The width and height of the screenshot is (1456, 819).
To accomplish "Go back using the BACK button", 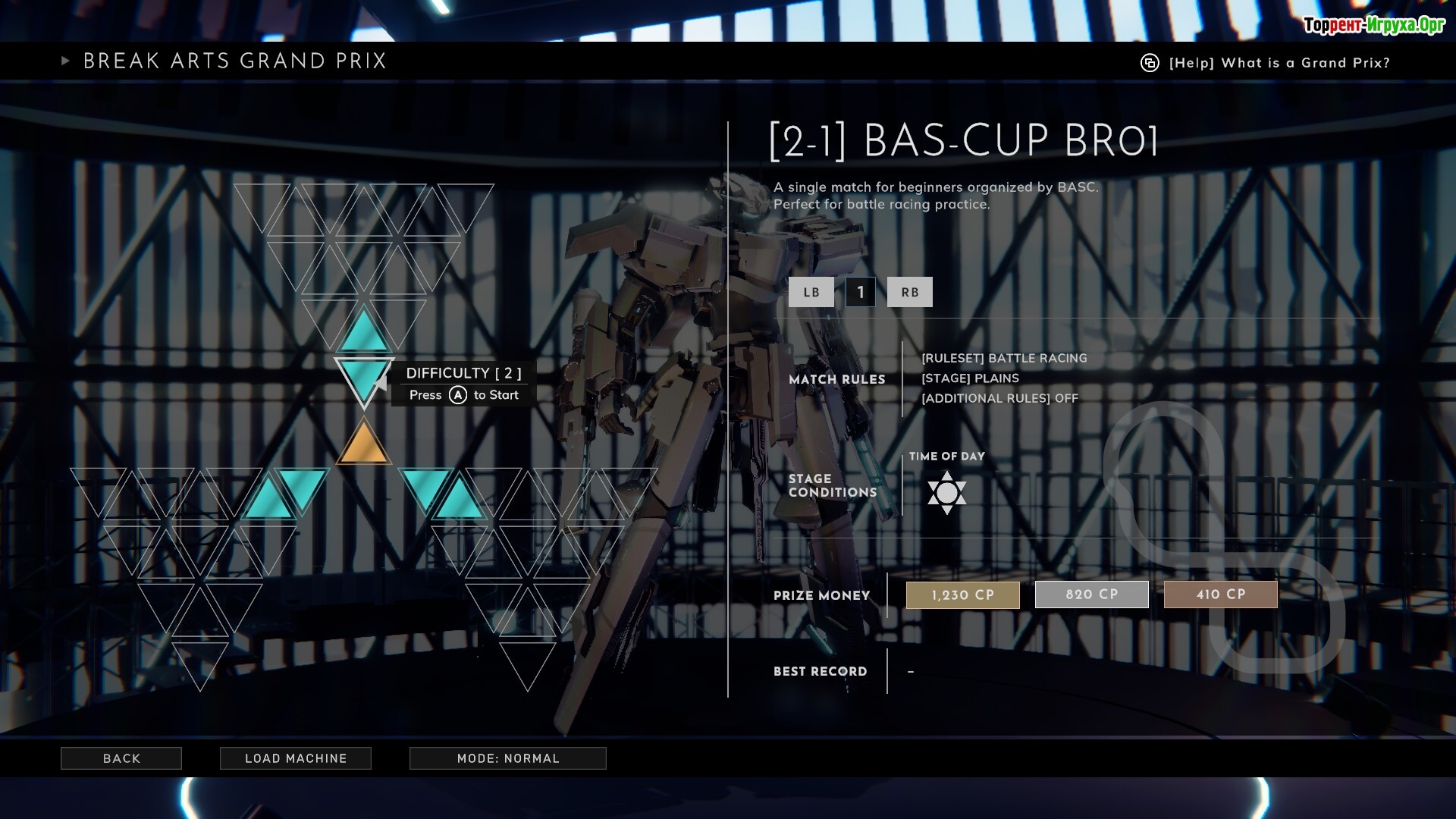I will point(121,758).
